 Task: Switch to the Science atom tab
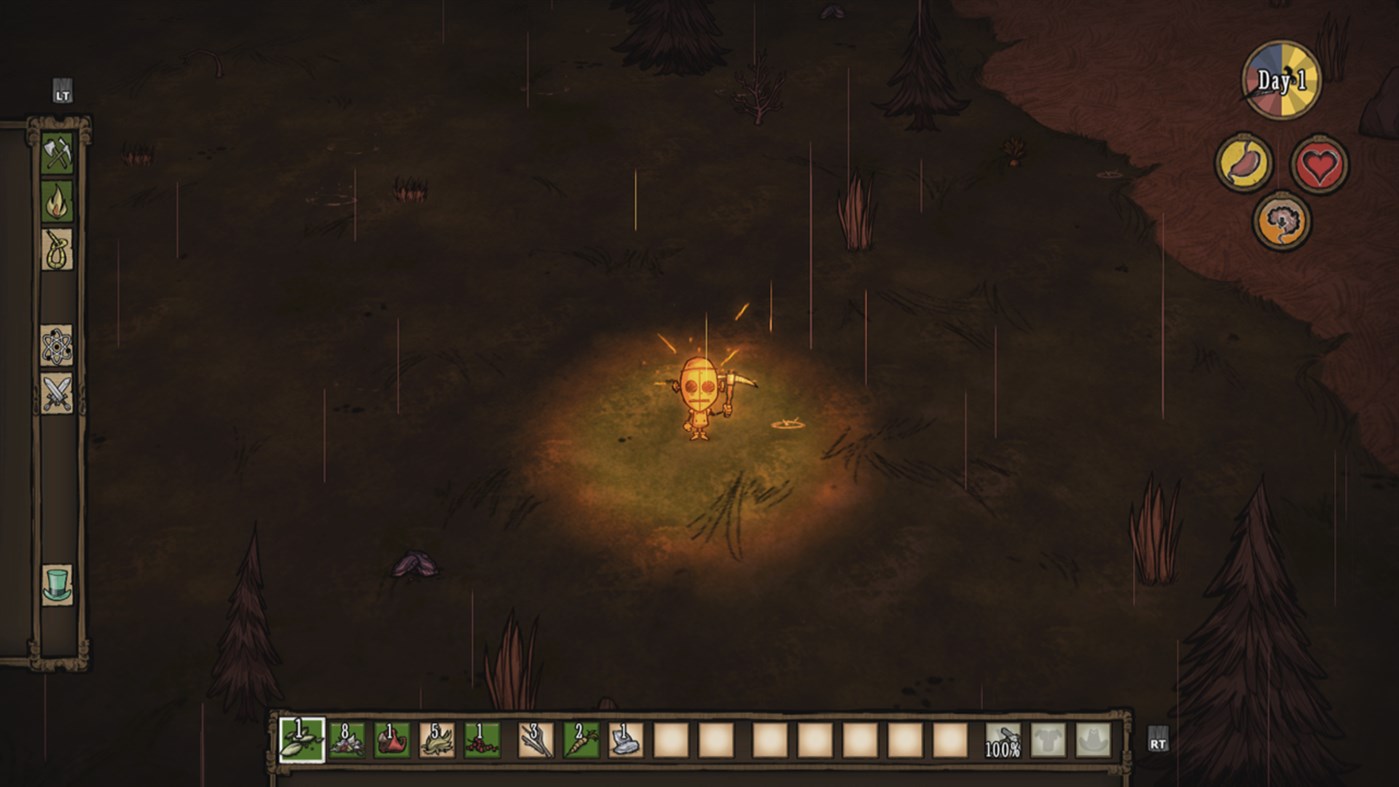pos(57,345)
